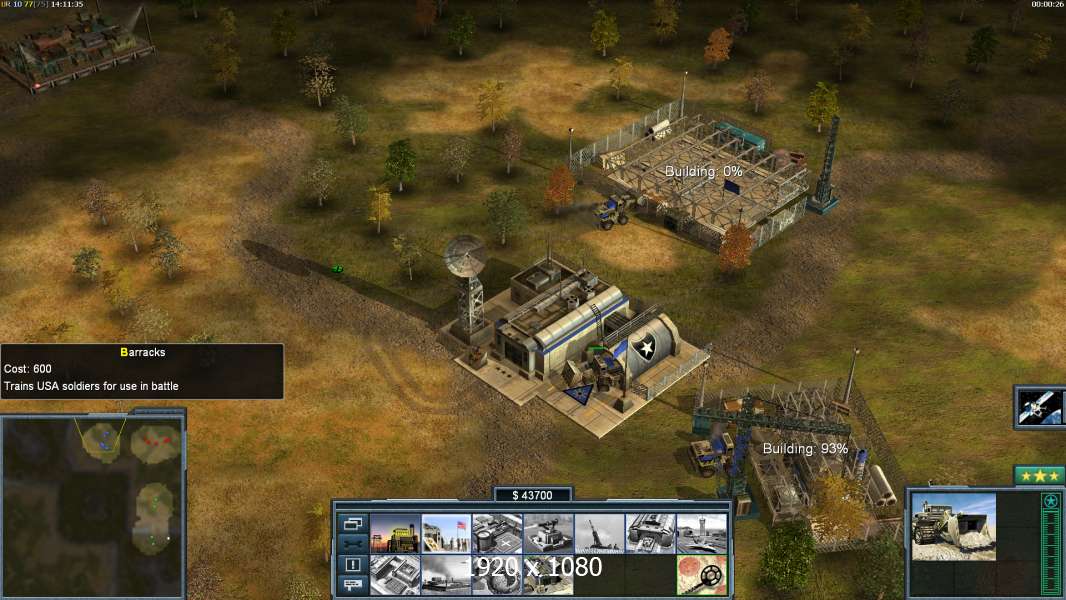Choose the artillery cannon build icon
This screenshot has width=1066, height=600.
click(599, 534)
